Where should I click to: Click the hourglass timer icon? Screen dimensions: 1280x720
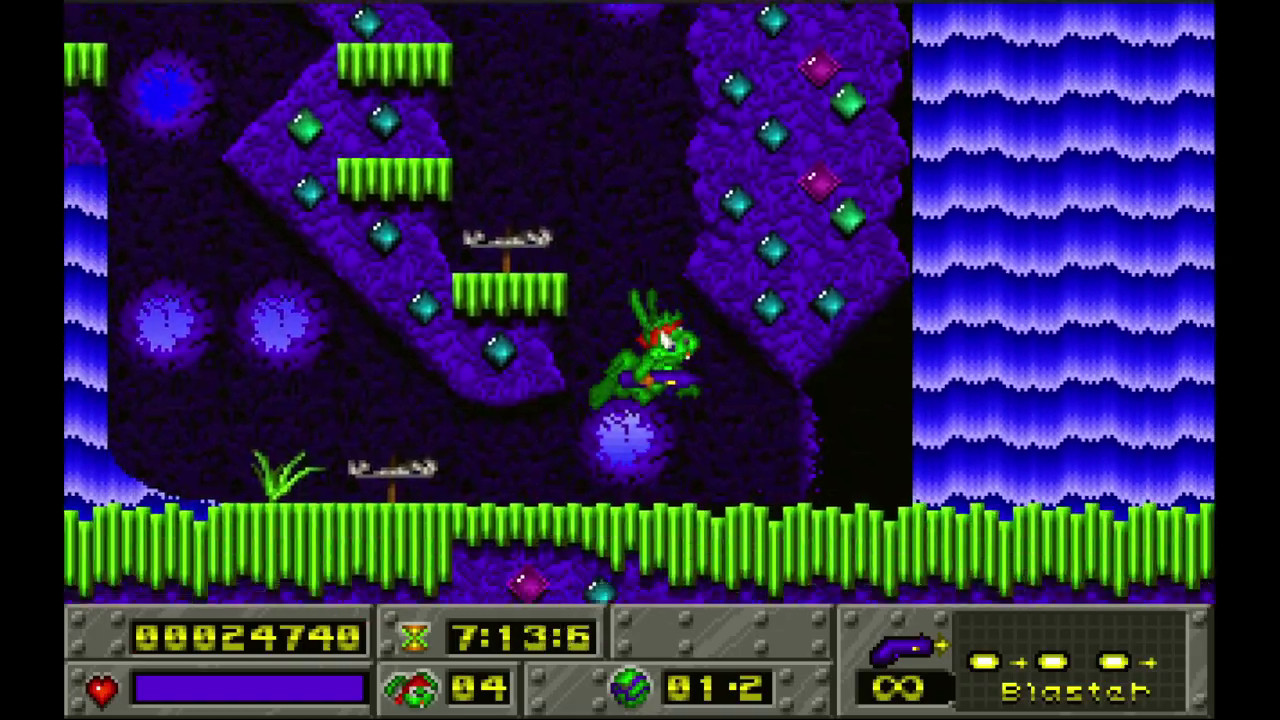point(415,637)
